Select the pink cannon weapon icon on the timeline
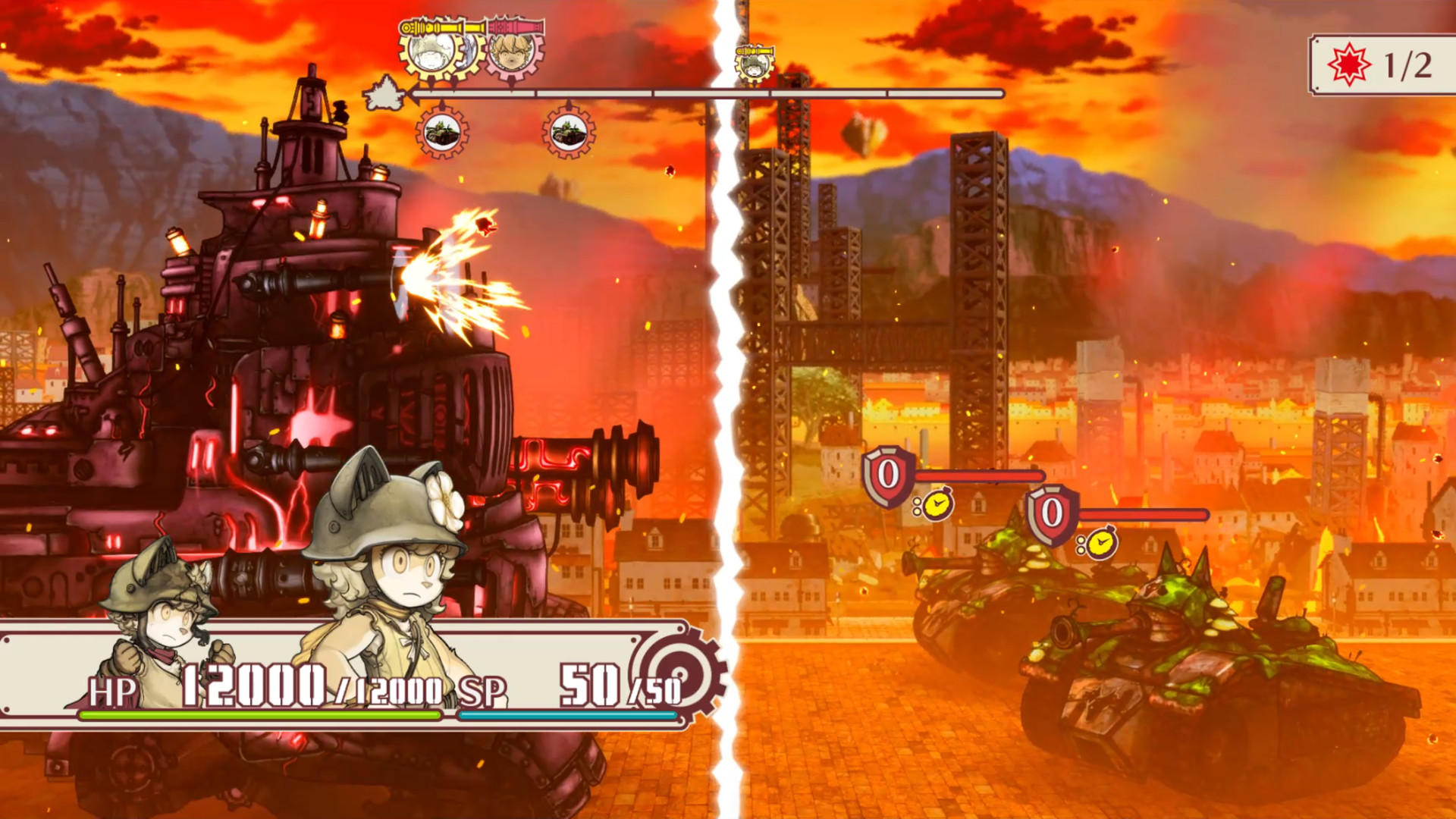1456x819 pixels. 515,27
